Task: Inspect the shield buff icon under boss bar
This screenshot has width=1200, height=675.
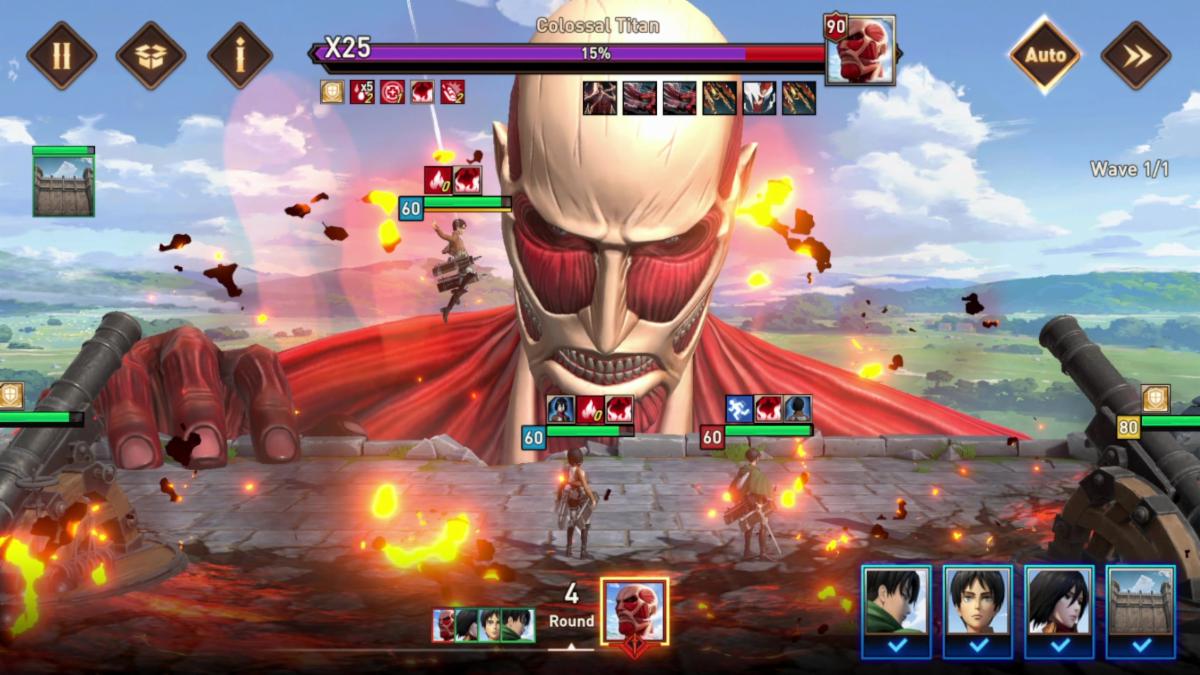Action: point(332,92)
